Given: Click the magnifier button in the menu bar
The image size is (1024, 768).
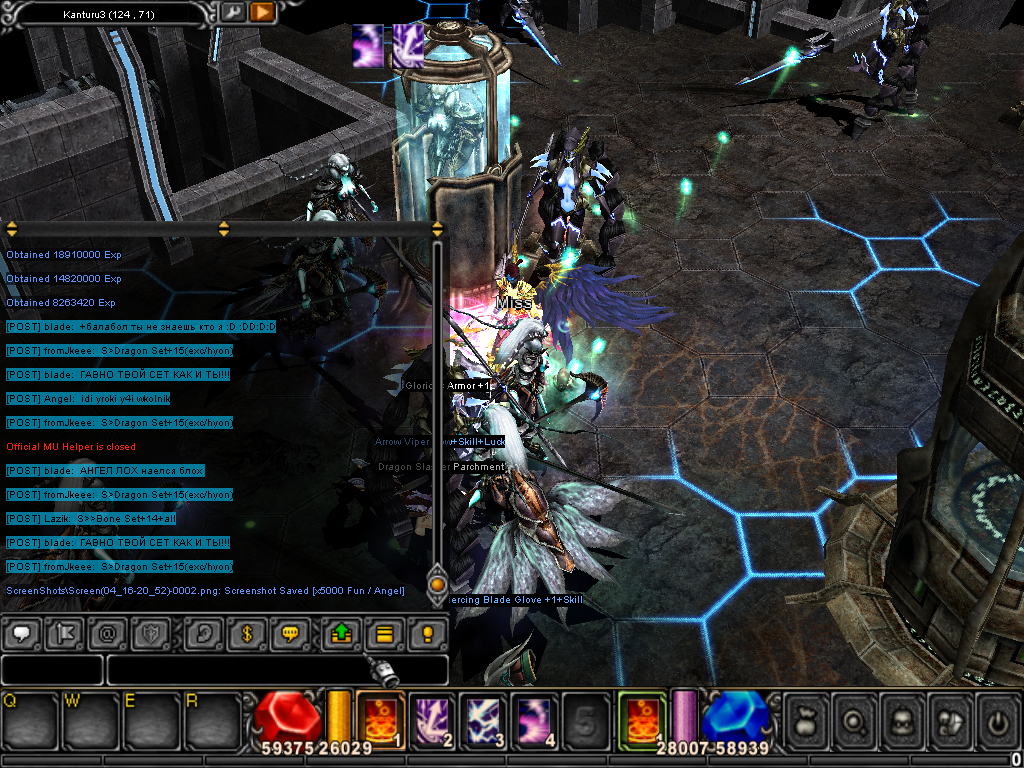Looking at the screenshot, I should click(x=856, y=719).
